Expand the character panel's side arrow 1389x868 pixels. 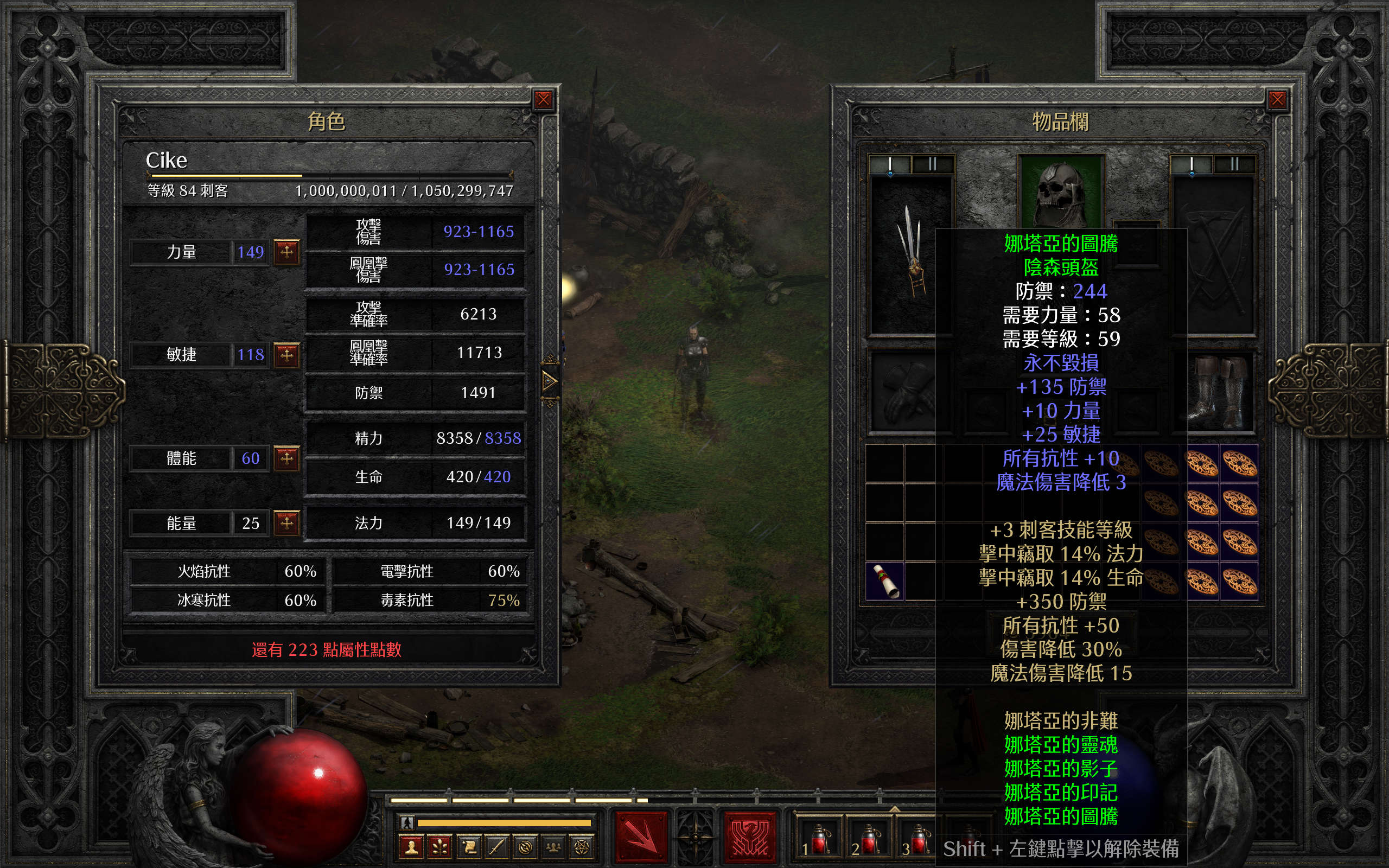click(x=549, y=380)
